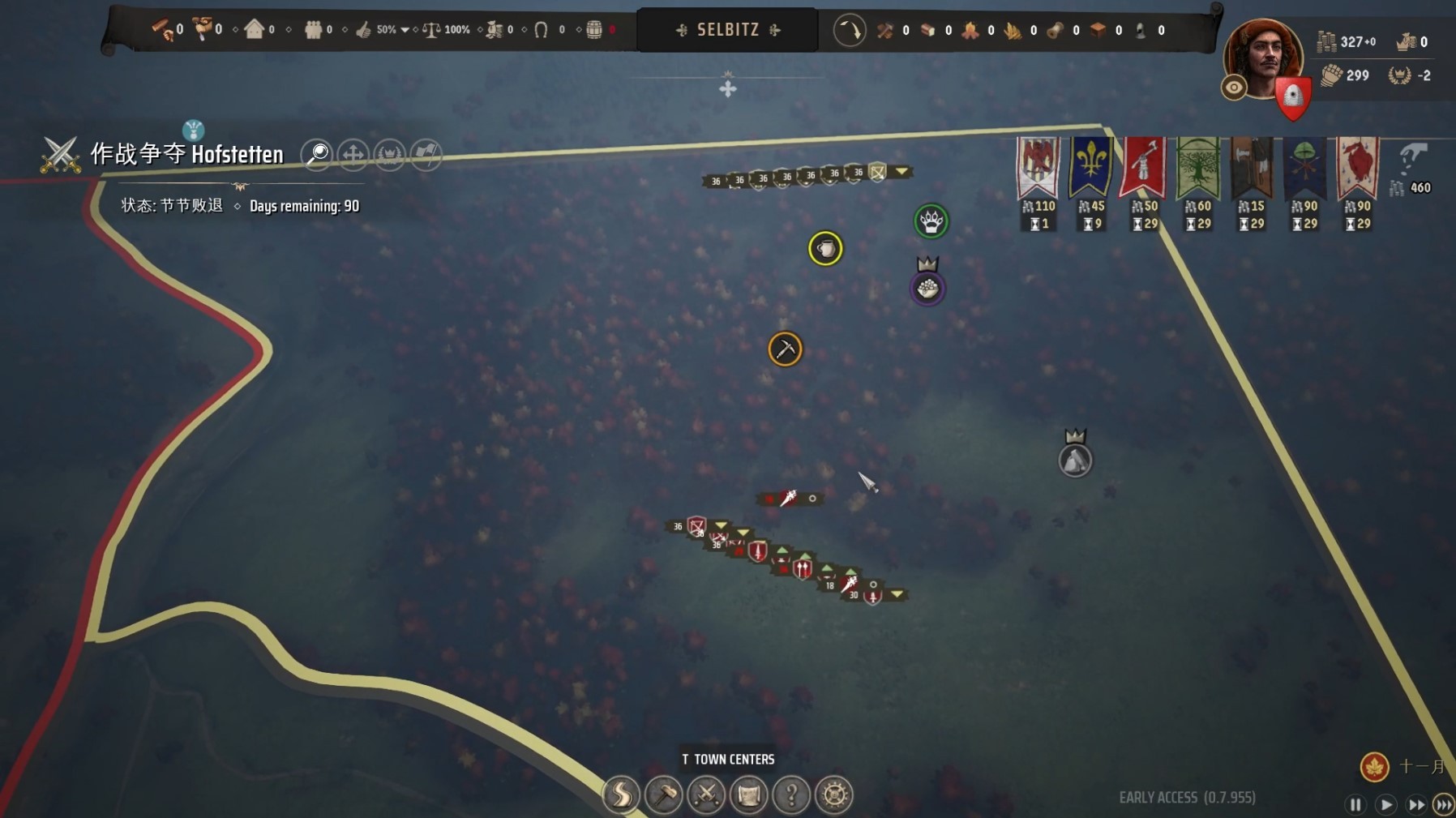
Task: Select the blue fleur-de-lis mercenary banner
Action: 1090,168
